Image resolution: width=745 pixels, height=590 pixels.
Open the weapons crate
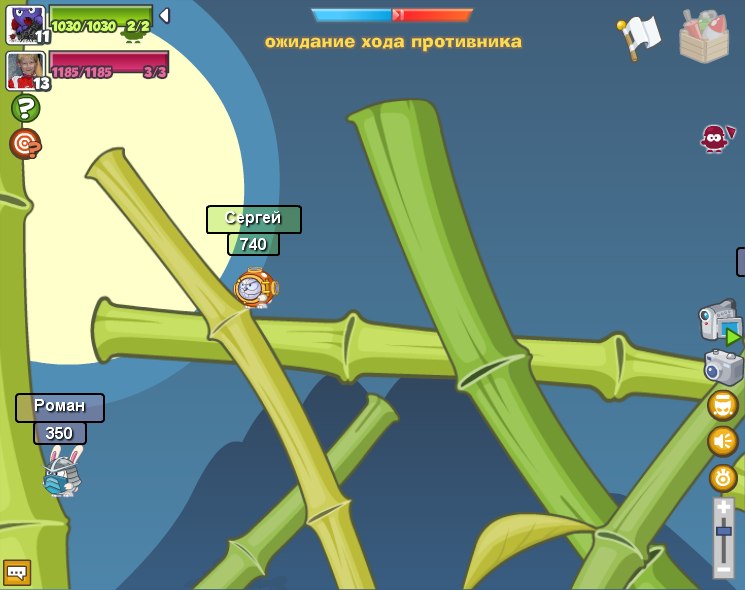[x=704, y=37]
